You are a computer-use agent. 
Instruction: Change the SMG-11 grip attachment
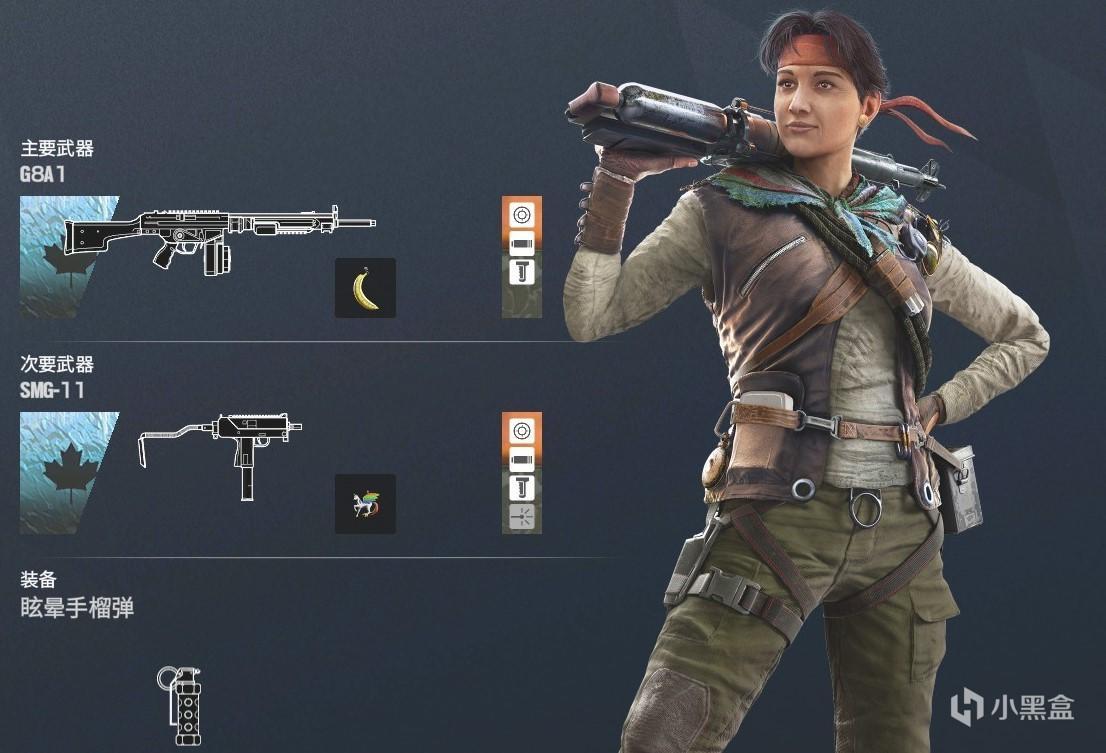[522, 488]
